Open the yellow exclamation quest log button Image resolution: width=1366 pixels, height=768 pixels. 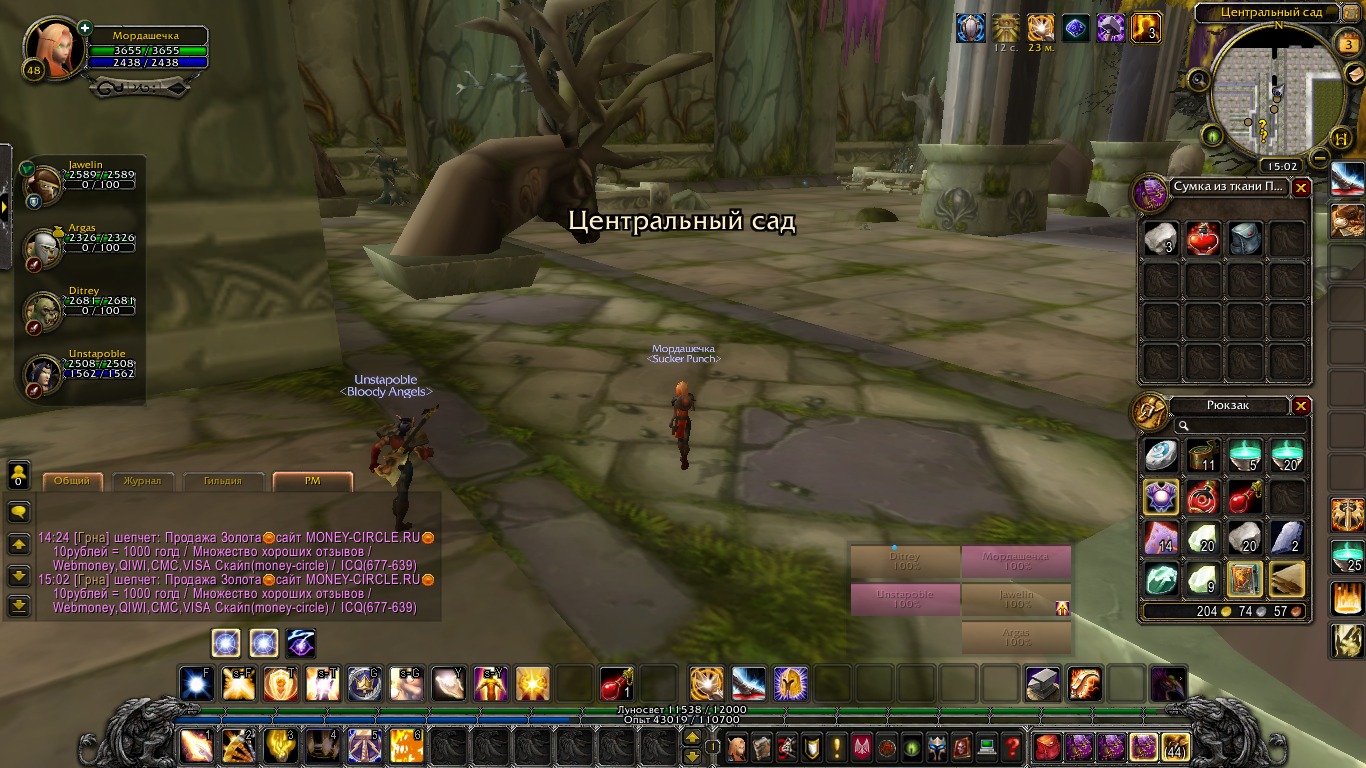tap(837, 747)
